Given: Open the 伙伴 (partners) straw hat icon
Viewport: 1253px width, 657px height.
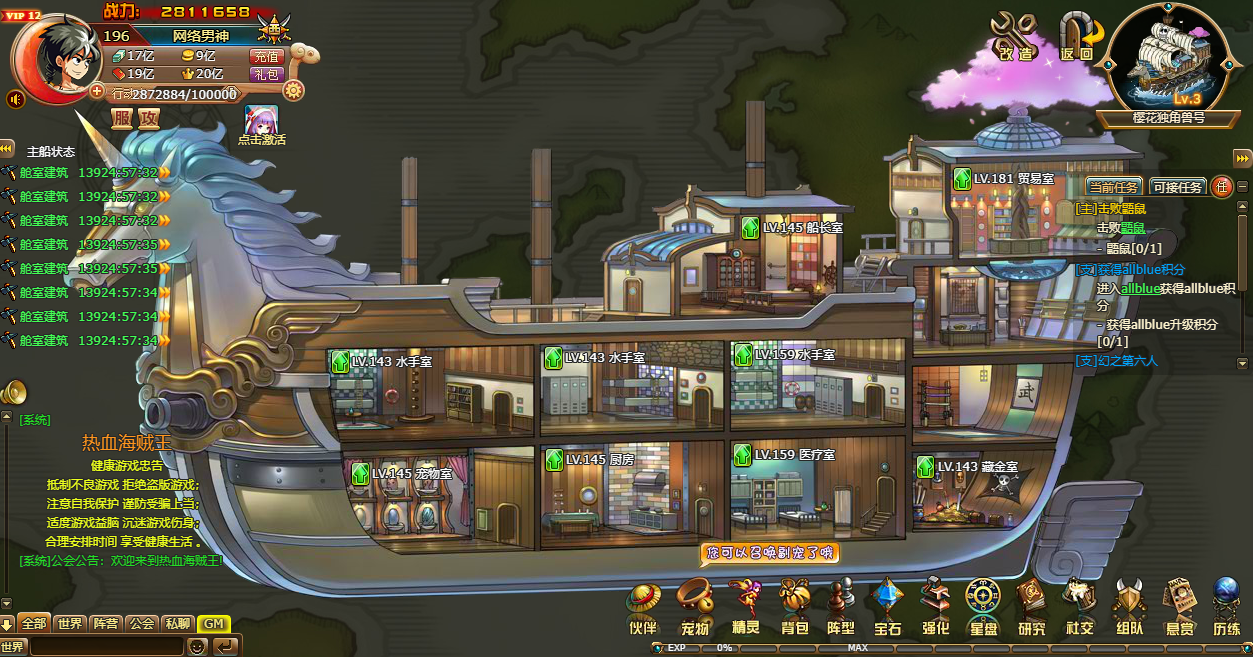Looking at the screenshot, I should (x=643, y=606).
